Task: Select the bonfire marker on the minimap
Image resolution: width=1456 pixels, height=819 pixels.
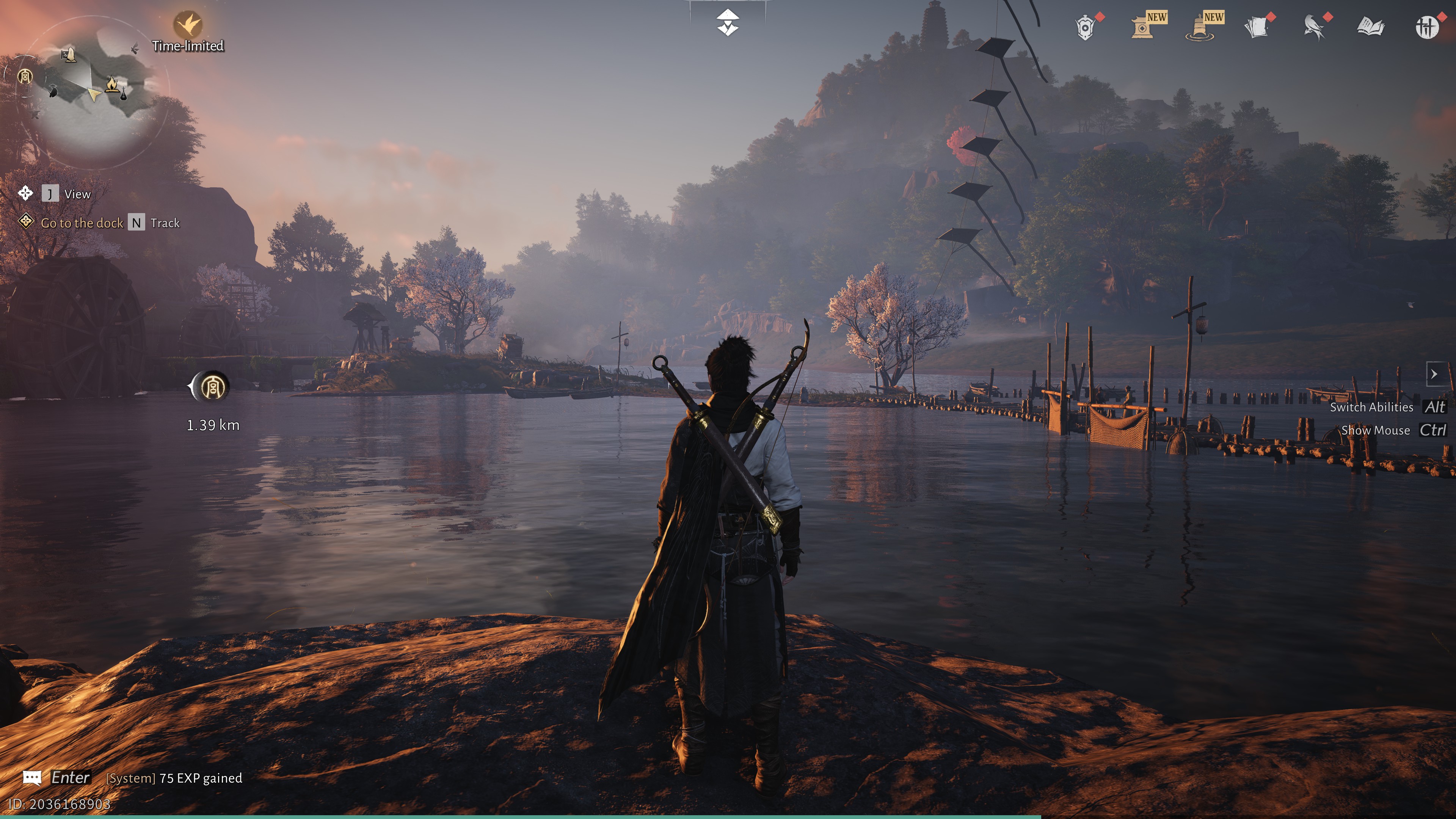Action: [111, 84]
